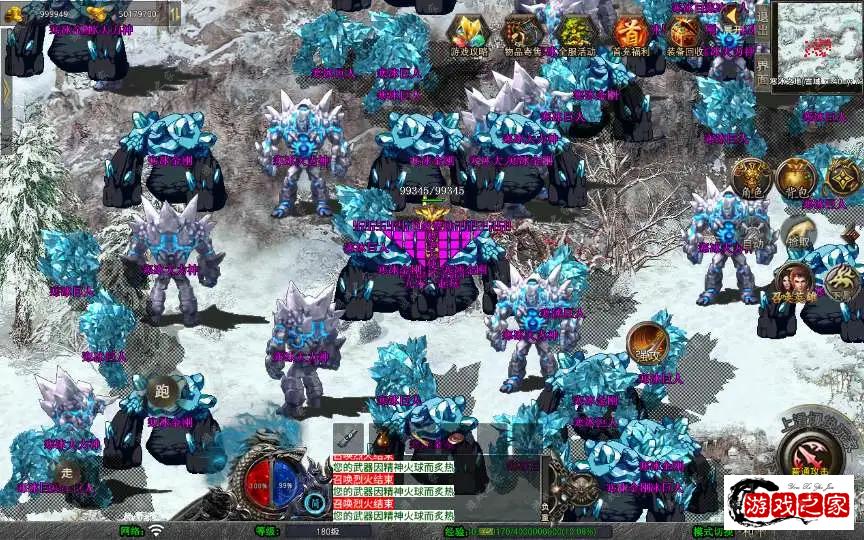This screenshot has height=540, width=864.
Task: Open the 装备回收 equipment recycling chest
Action: click(685, 34)
